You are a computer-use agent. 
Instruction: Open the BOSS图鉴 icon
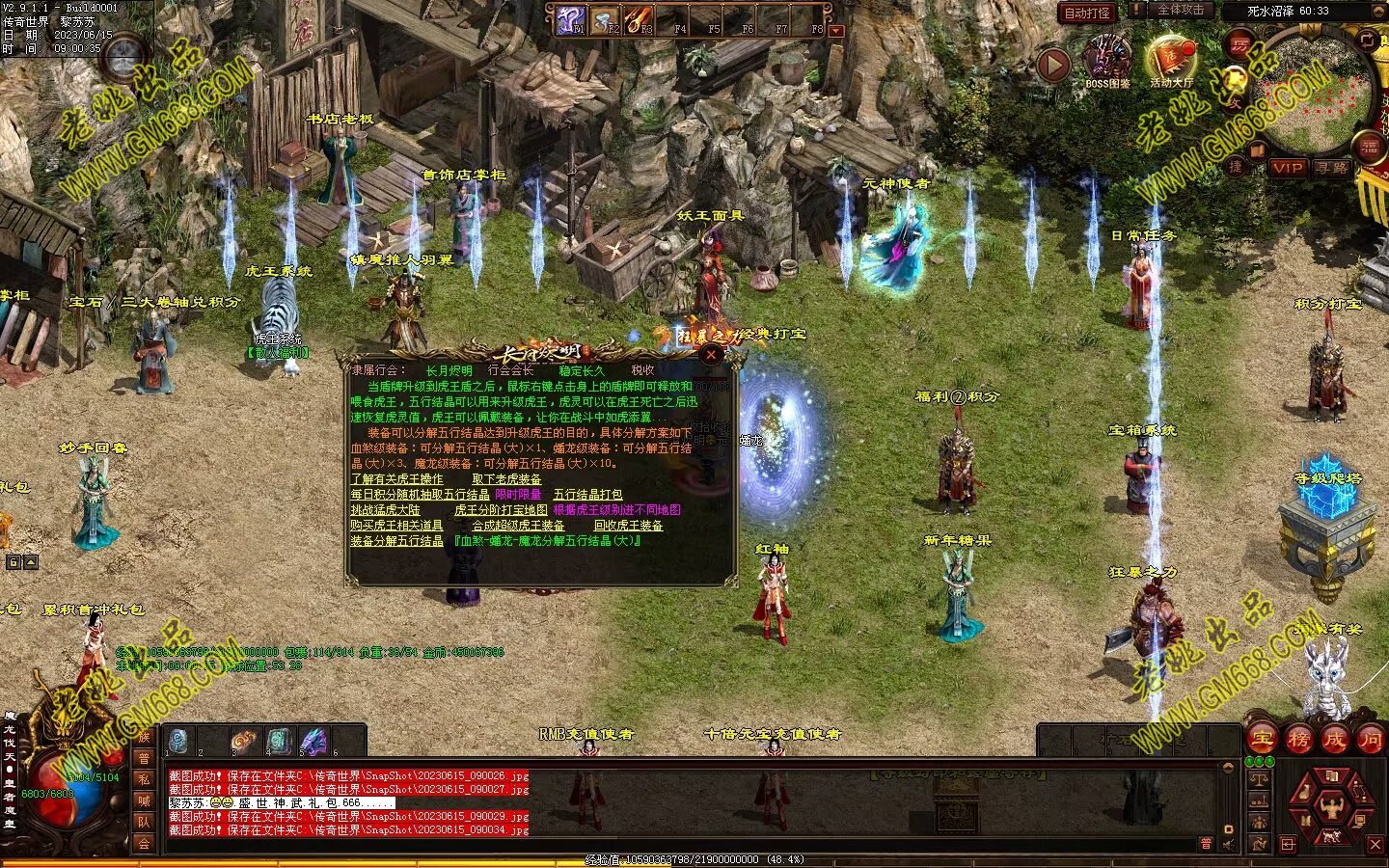point(1107,60)
